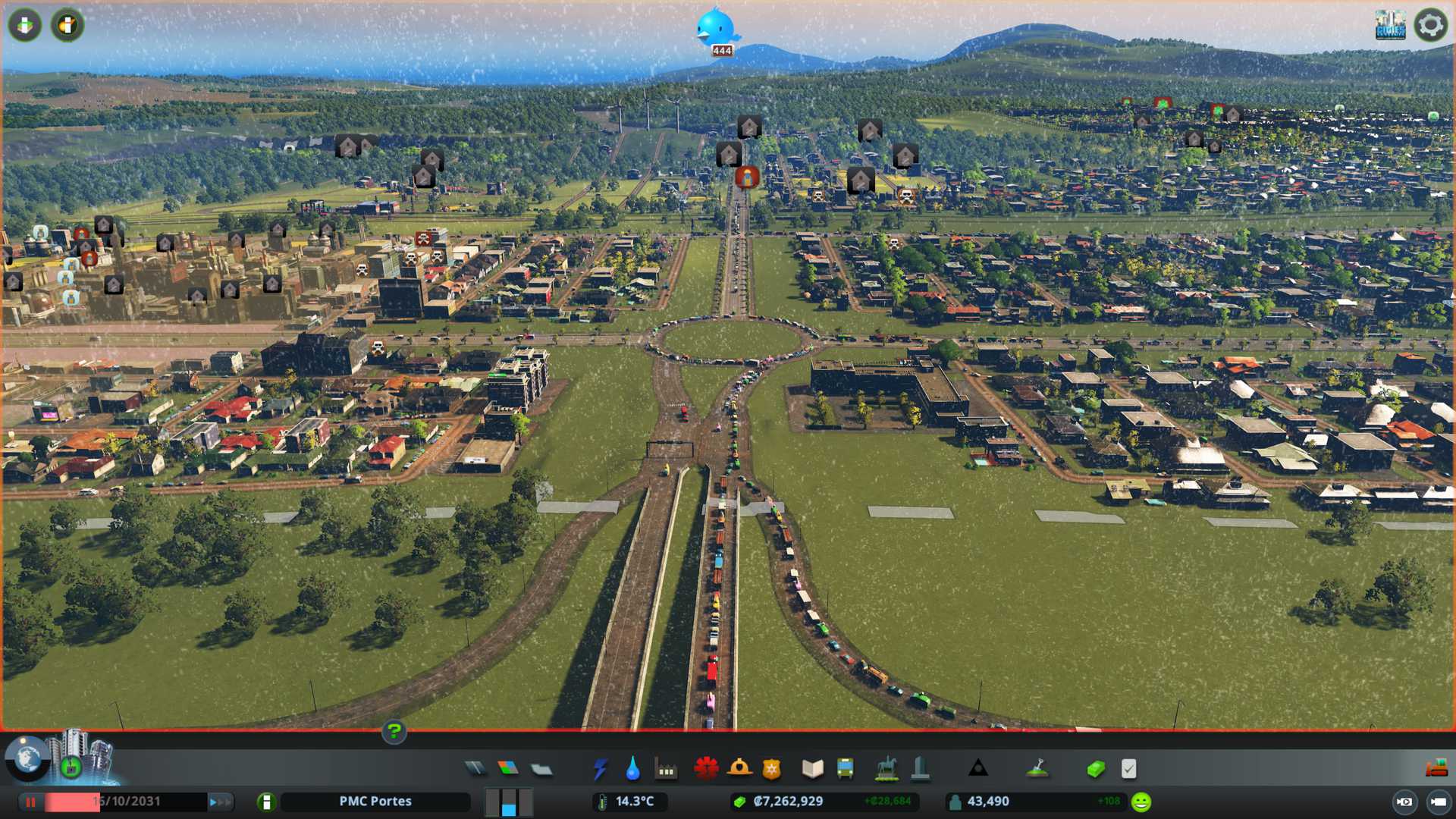This screenshot has width=1456, height=819.
Task: Open the Public Transport bus menu
Action: (845, 769)
